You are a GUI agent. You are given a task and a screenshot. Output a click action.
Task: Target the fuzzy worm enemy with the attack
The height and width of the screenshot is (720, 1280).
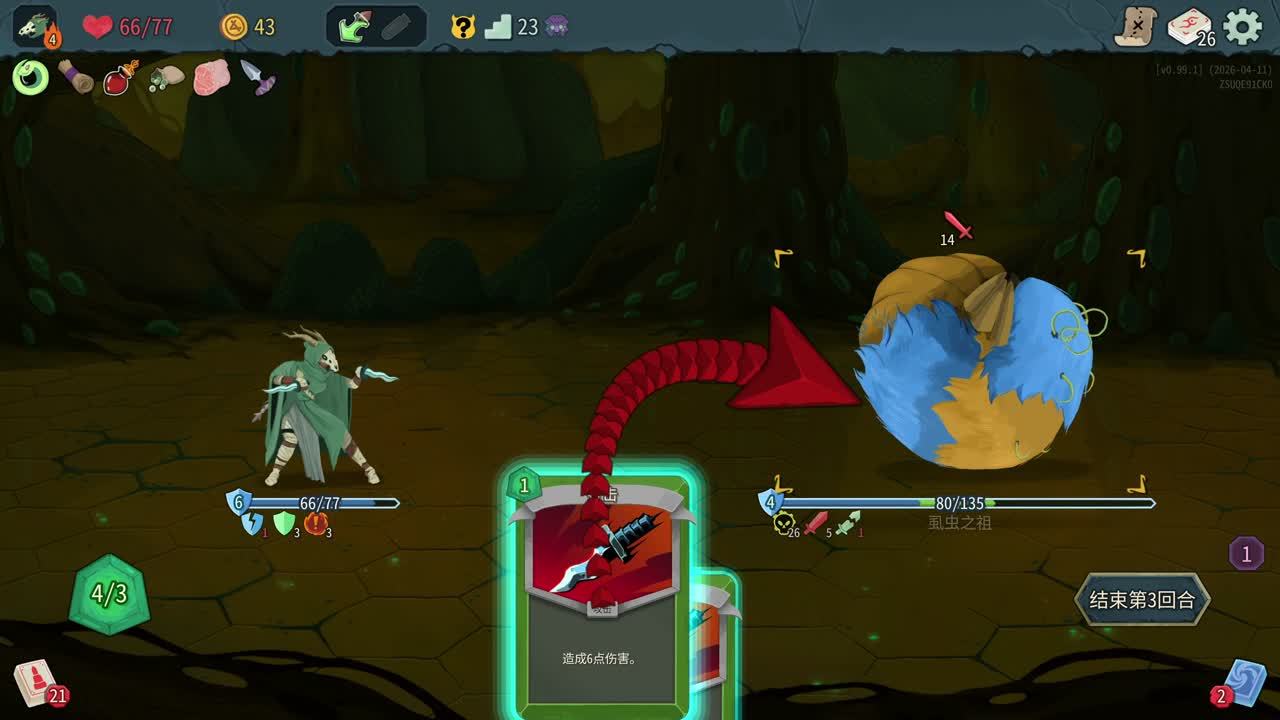pos(975,365)
